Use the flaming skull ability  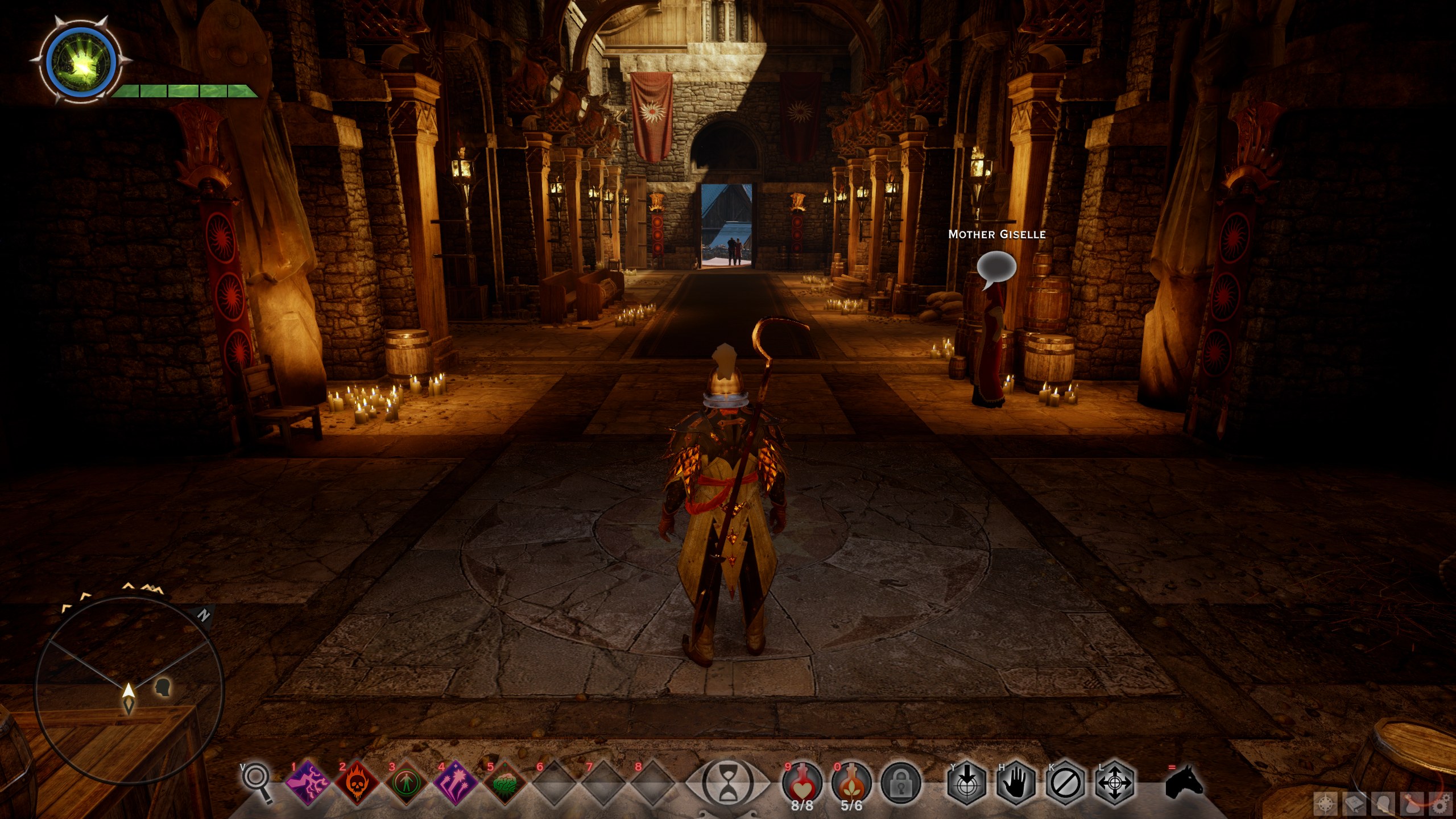357,783
